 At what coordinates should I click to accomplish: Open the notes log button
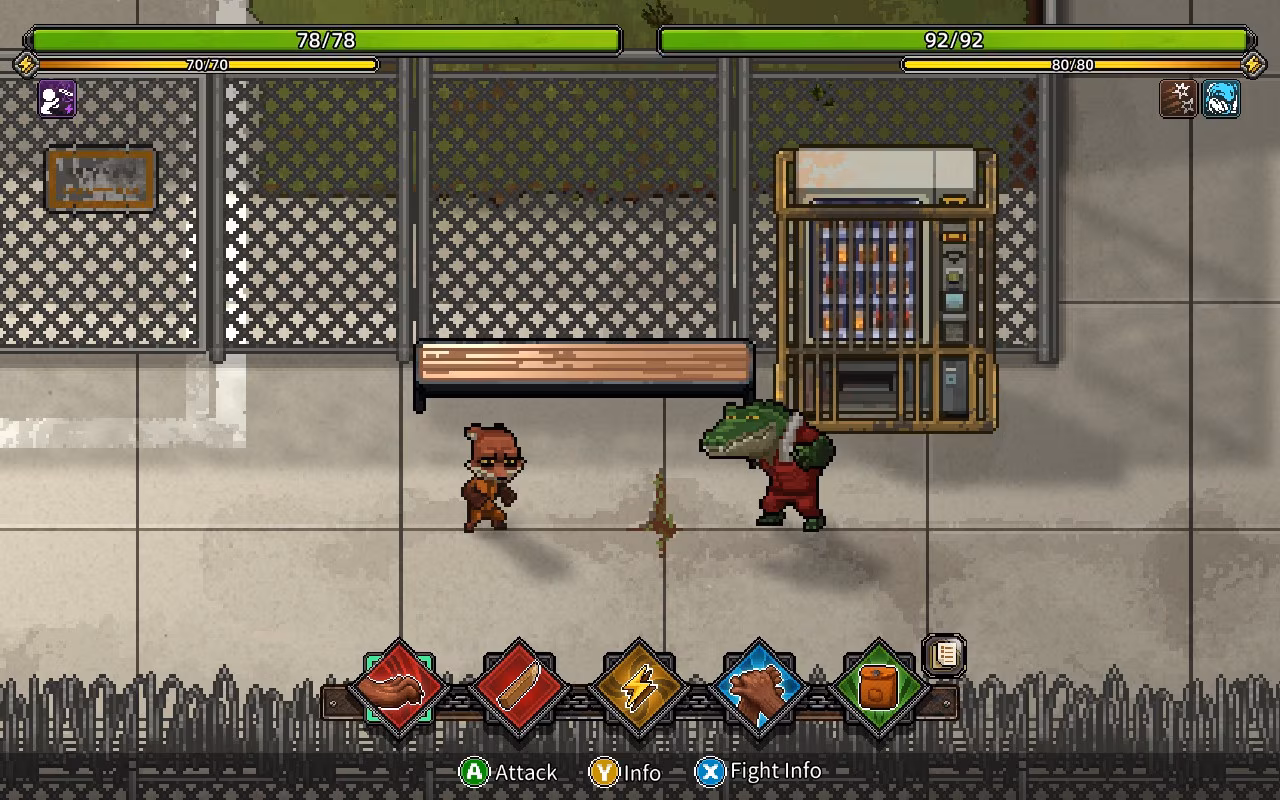click(944, 656)
